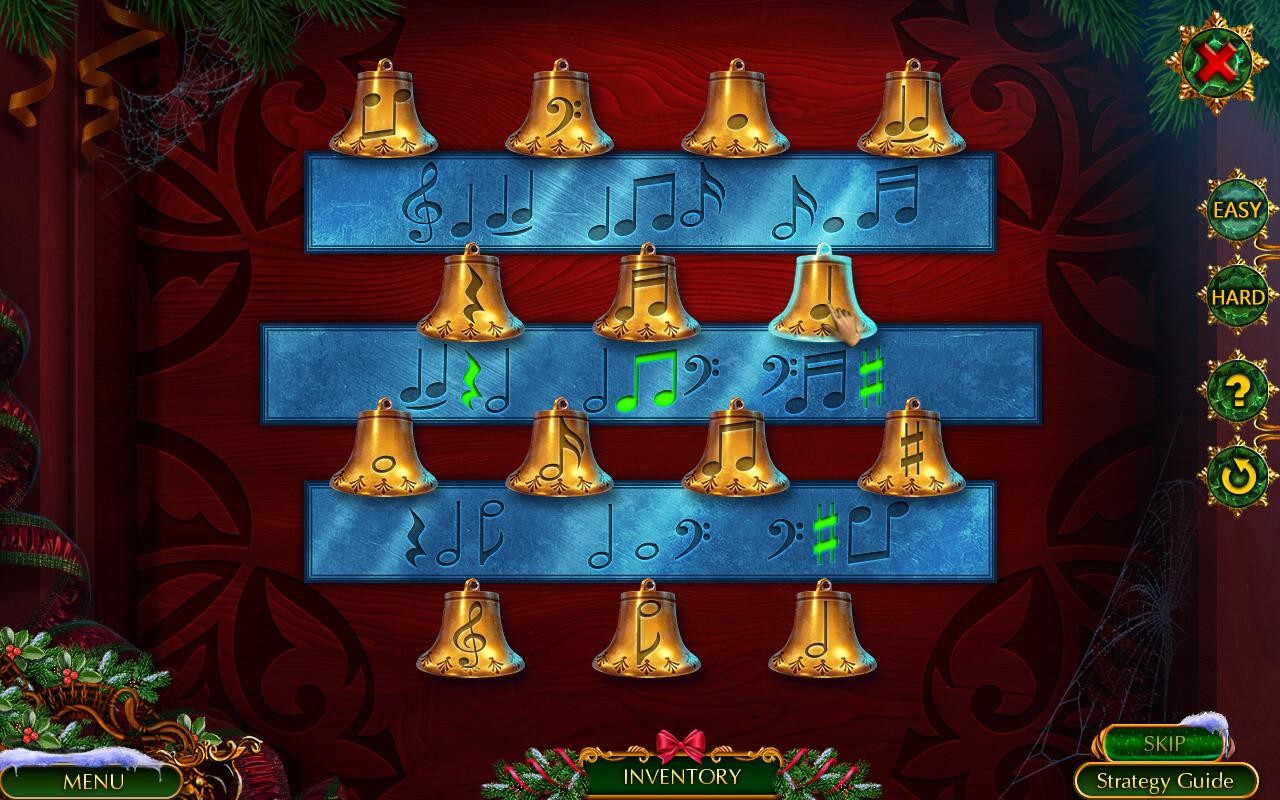
Task: Switch to HARD difficulty mode
Action: click(1233, 297)
